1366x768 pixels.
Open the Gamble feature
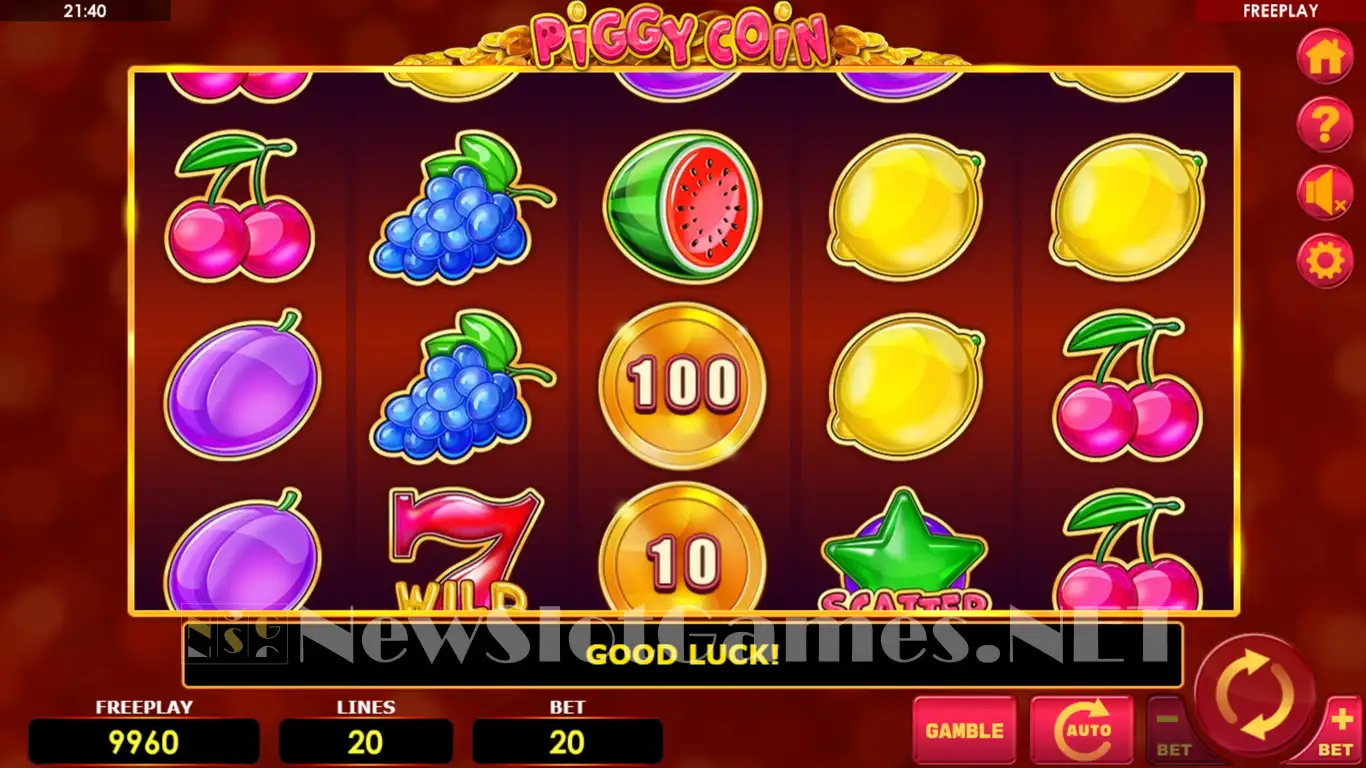964,731
